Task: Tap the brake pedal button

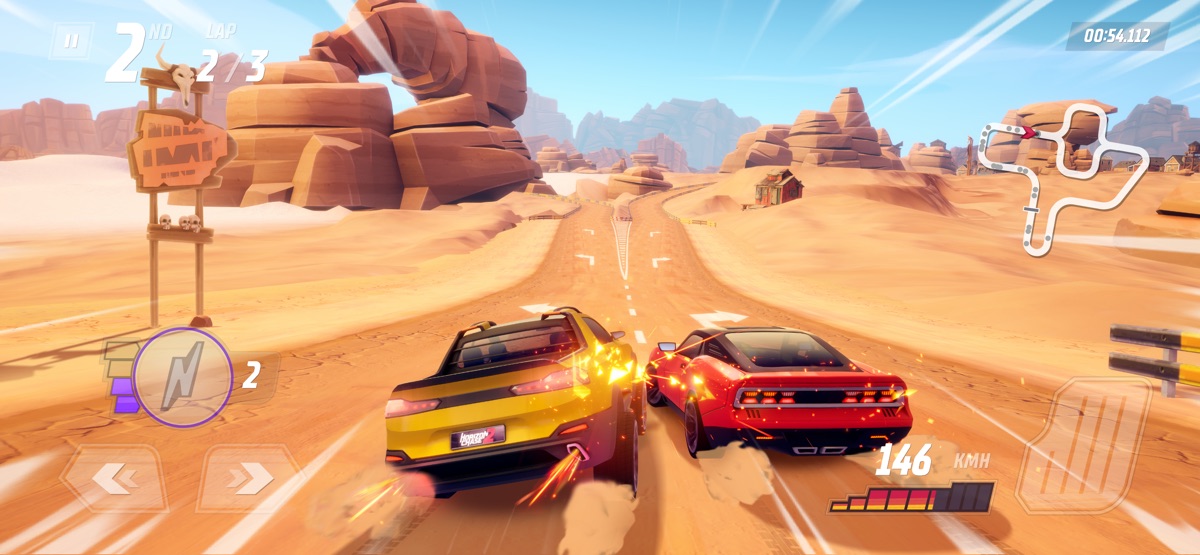Action: click(x=1084, y=444)
